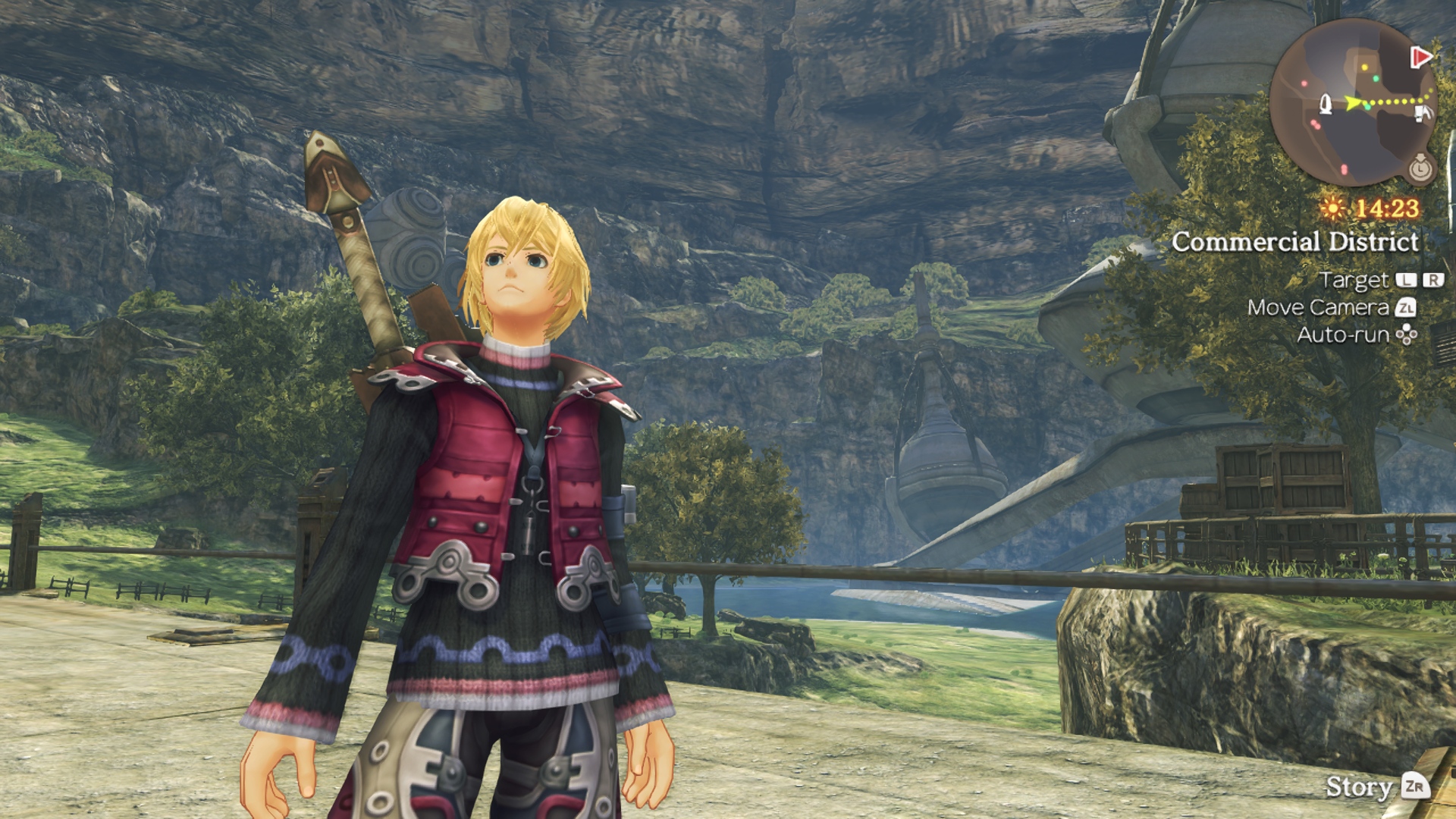Choose the white building icon at minimap's right edge
Viewport: 1456px width, 819px height.
pyautogui.click(x=1423, y=113)
